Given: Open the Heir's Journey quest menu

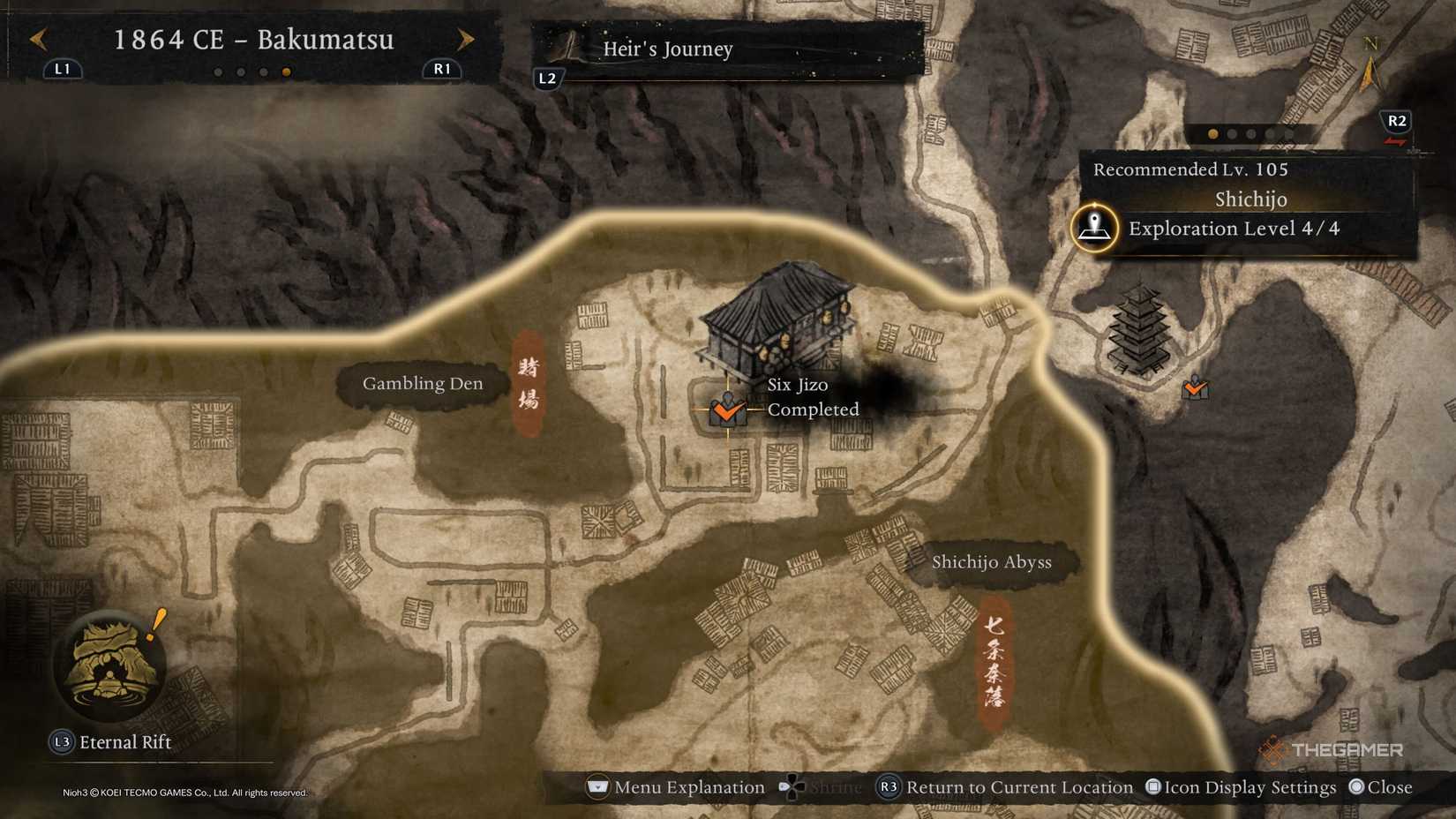Looking at the screenshot, I should tap(667, 49).
